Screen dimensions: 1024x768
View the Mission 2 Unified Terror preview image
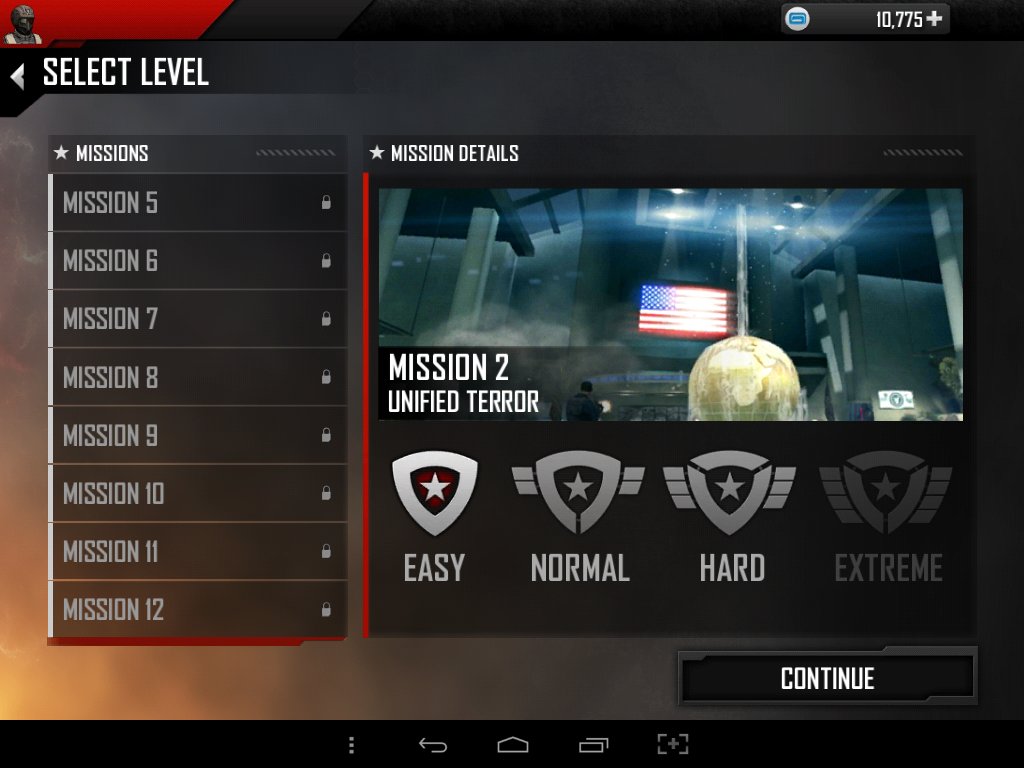point(670,304)
